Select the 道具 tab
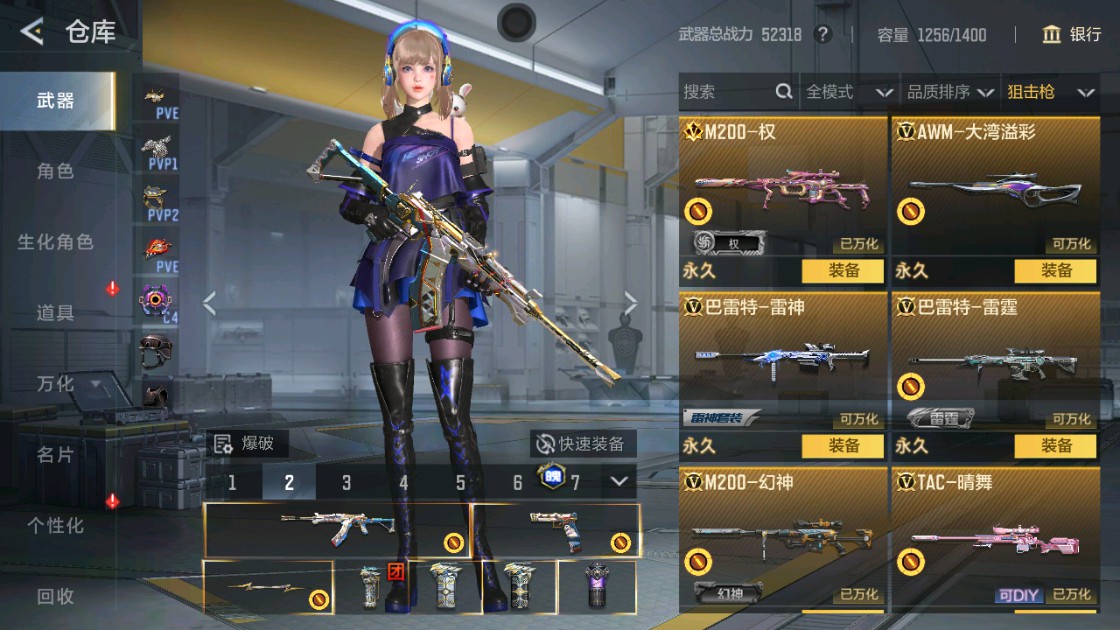1120x630 pixels. tap(55, 313)
